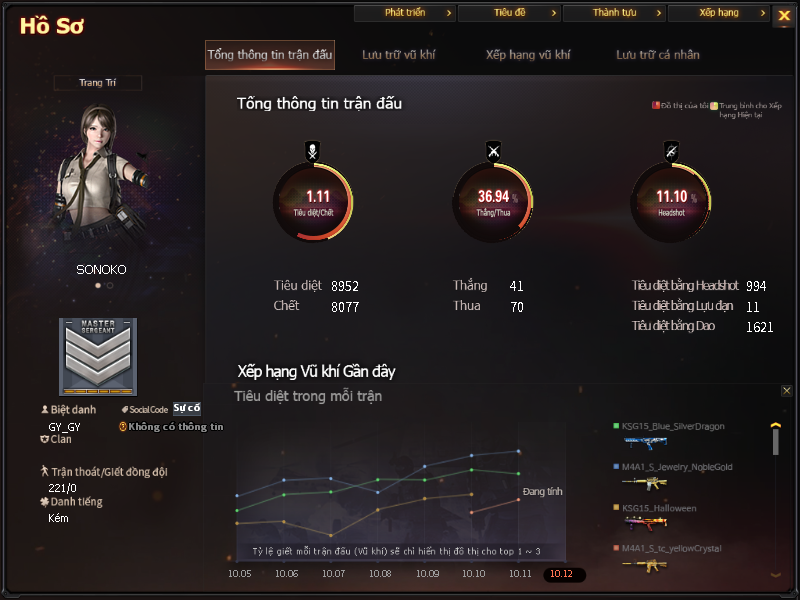Close the recent weapon ranking panel
This screenshot has height=600, width=800.
786,391
